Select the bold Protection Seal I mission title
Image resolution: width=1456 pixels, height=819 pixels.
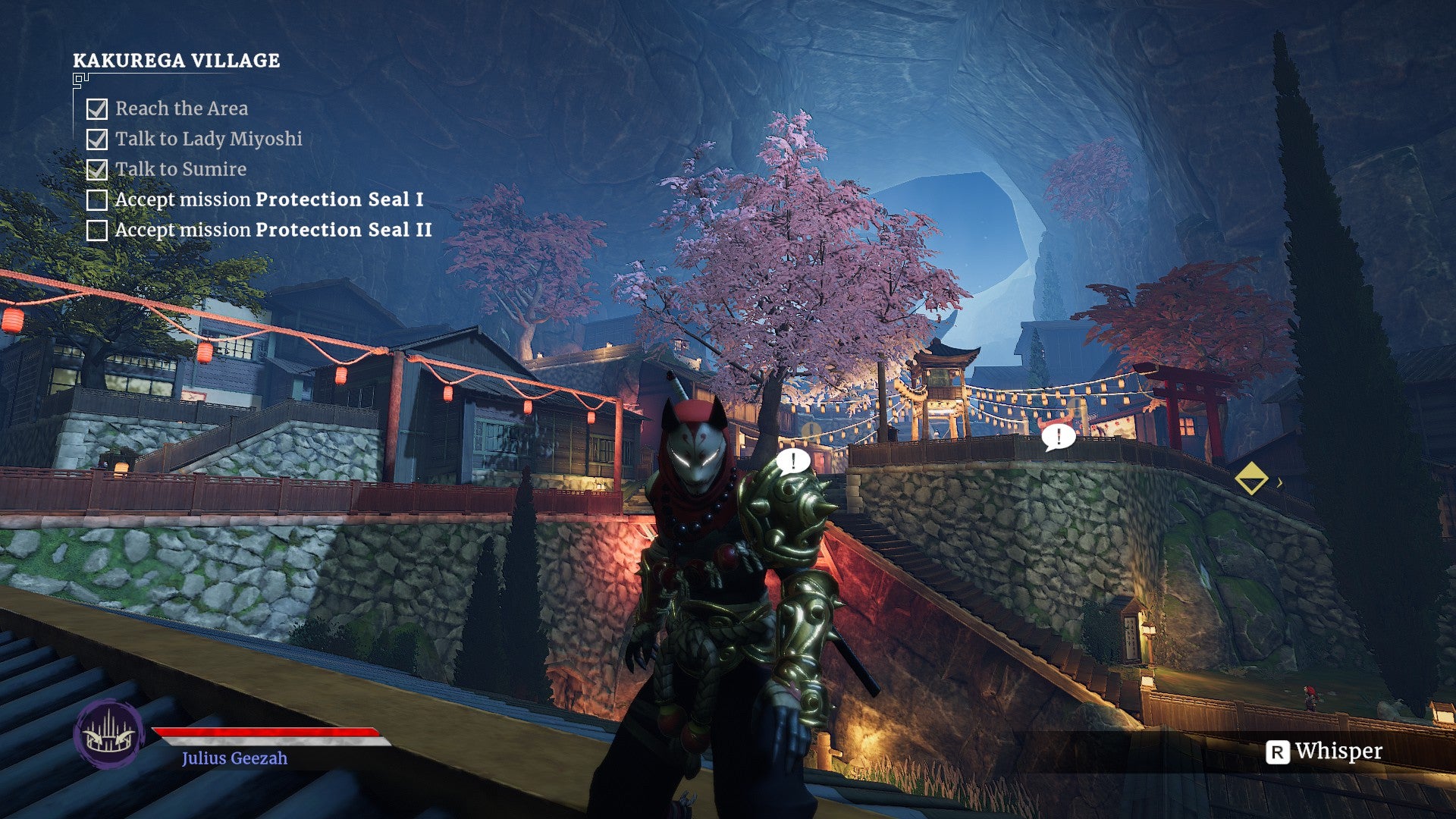(341, 199)
